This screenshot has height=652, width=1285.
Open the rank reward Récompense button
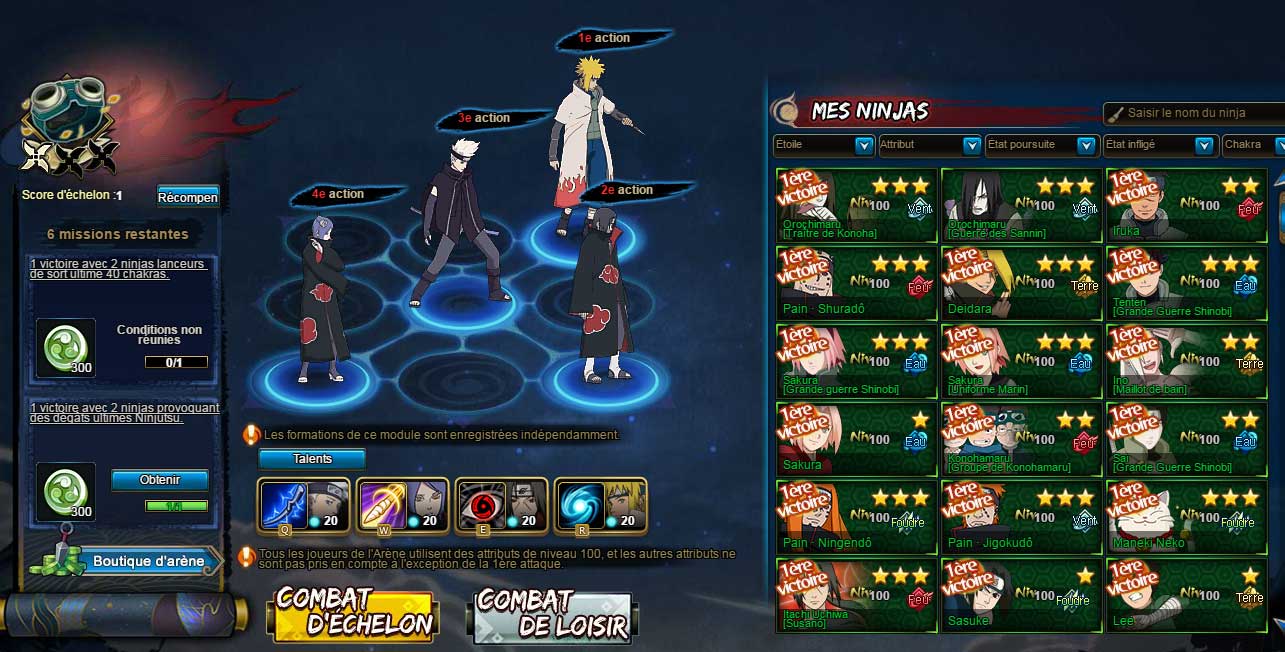[187, 196]
